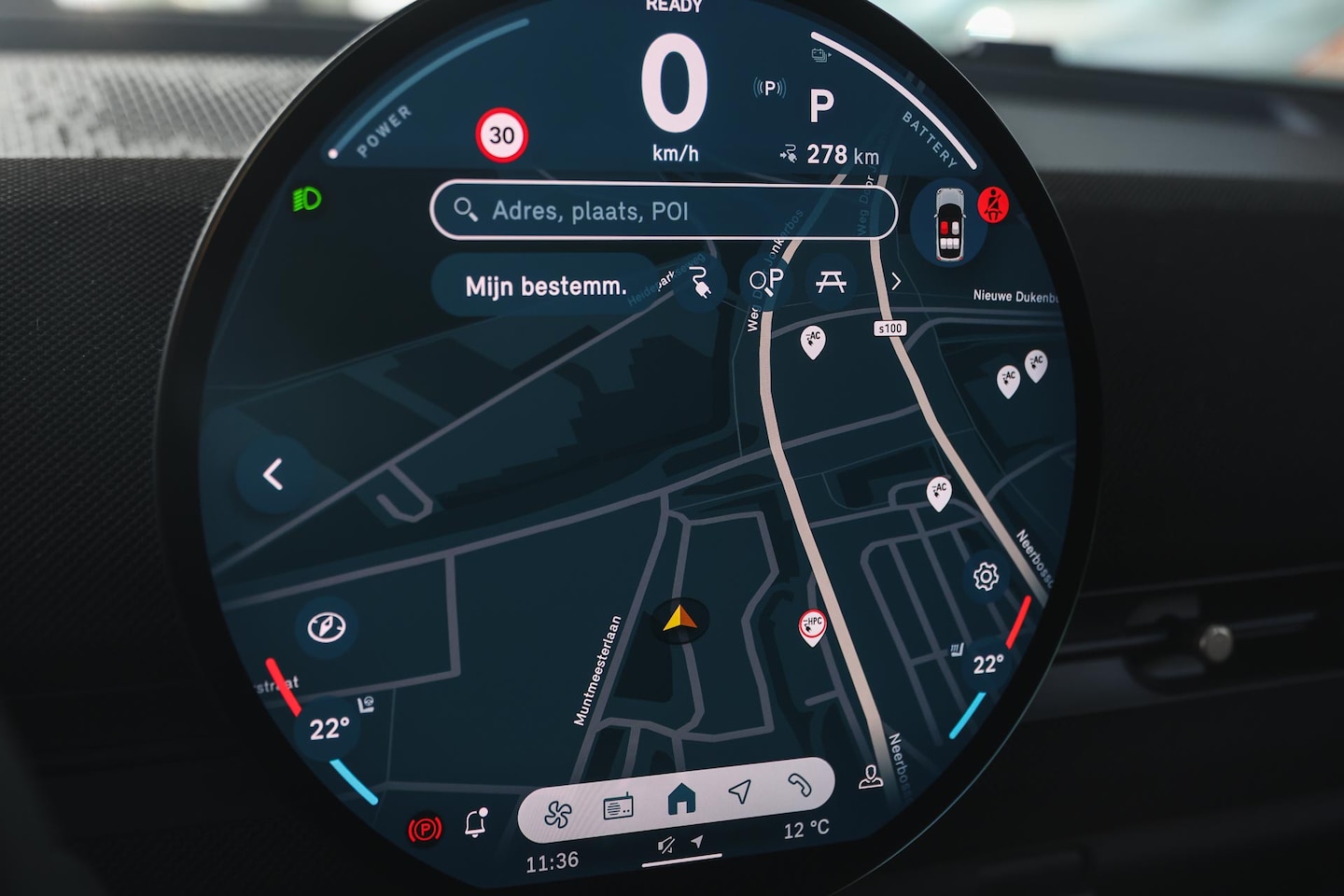The image size is (1344, 896).
Task: Click the left back arrow button
Action: (273, 475)
